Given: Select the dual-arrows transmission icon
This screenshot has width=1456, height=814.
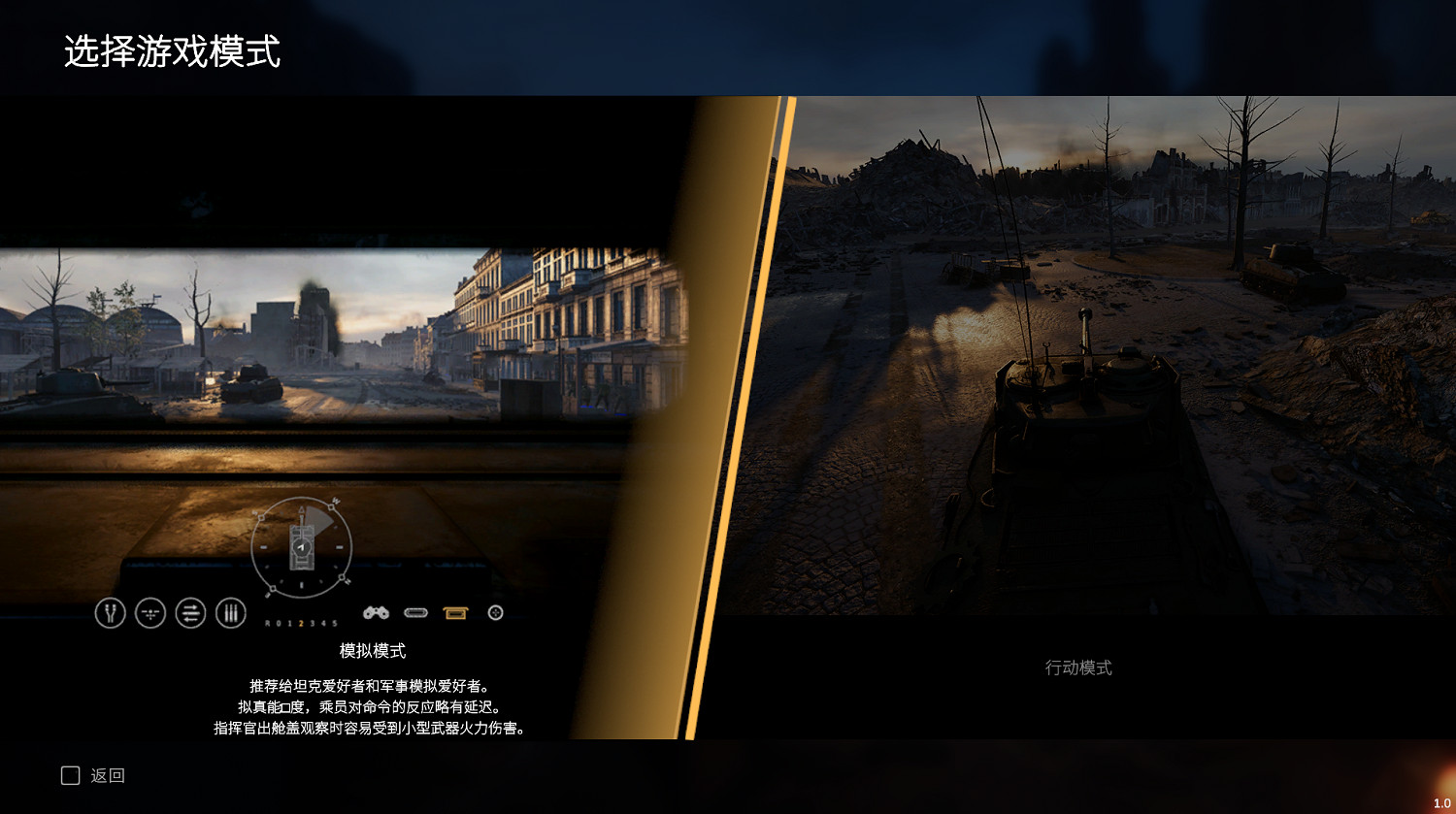Looking at the screenshot, I should coord(191,612).
